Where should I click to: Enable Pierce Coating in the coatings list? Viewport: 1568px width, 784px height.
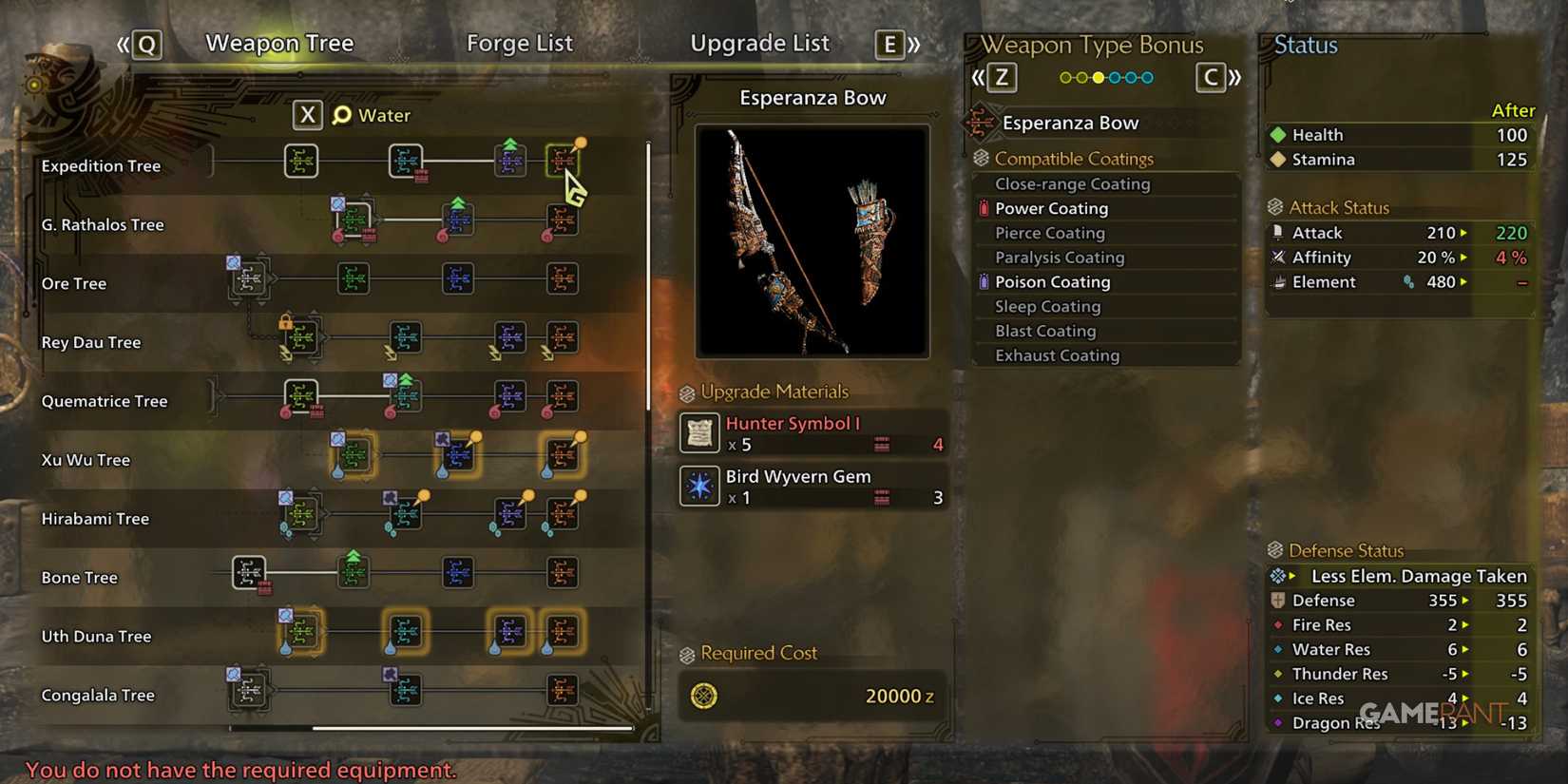pyautogui.click(x=1049, y=233)
